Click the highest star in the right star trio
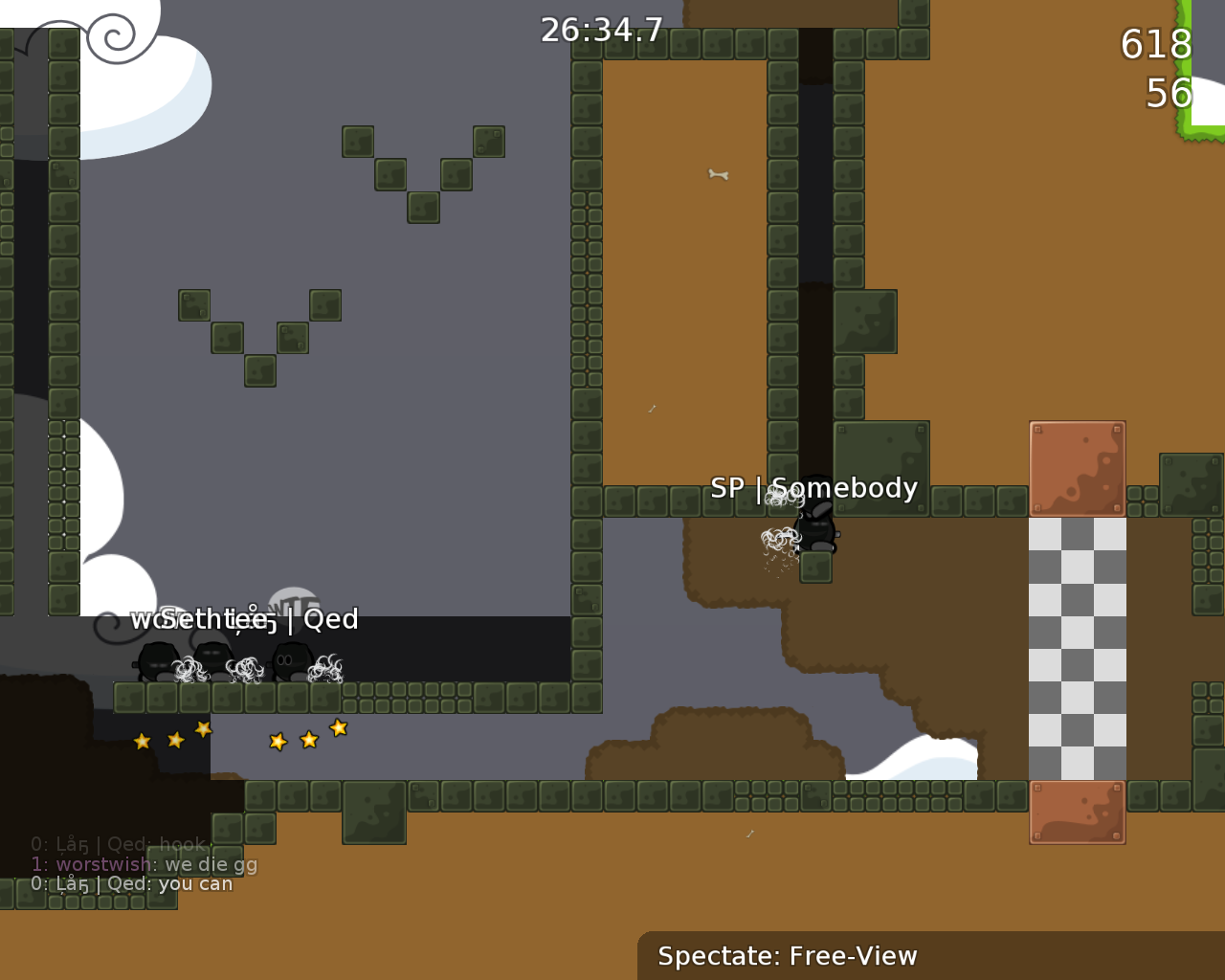The height and width of the screenshot is (980, 1225). (339, 728)
